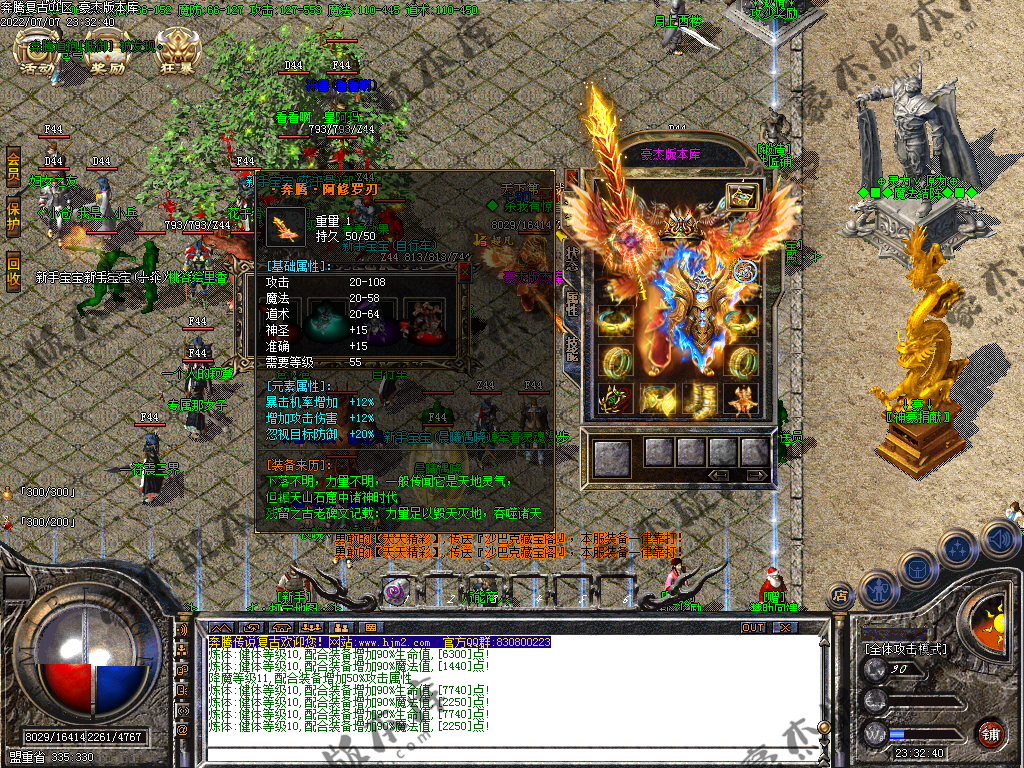Open the skills sparkle round button
The height and width of the screenshot is (768, 1024).
(x=958, y=551)
